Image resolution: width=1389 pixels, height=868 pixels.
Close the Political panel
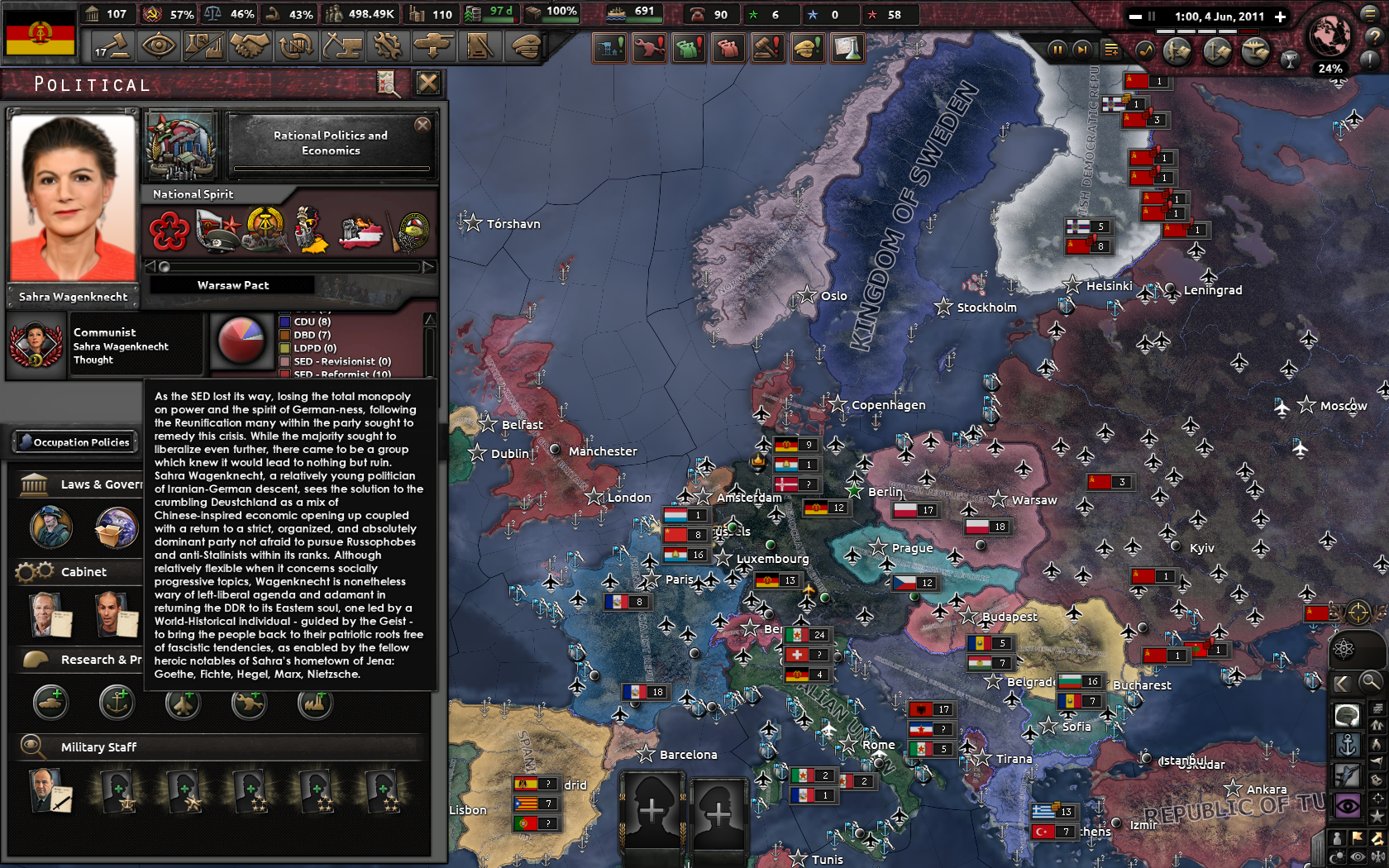point(427,83)
